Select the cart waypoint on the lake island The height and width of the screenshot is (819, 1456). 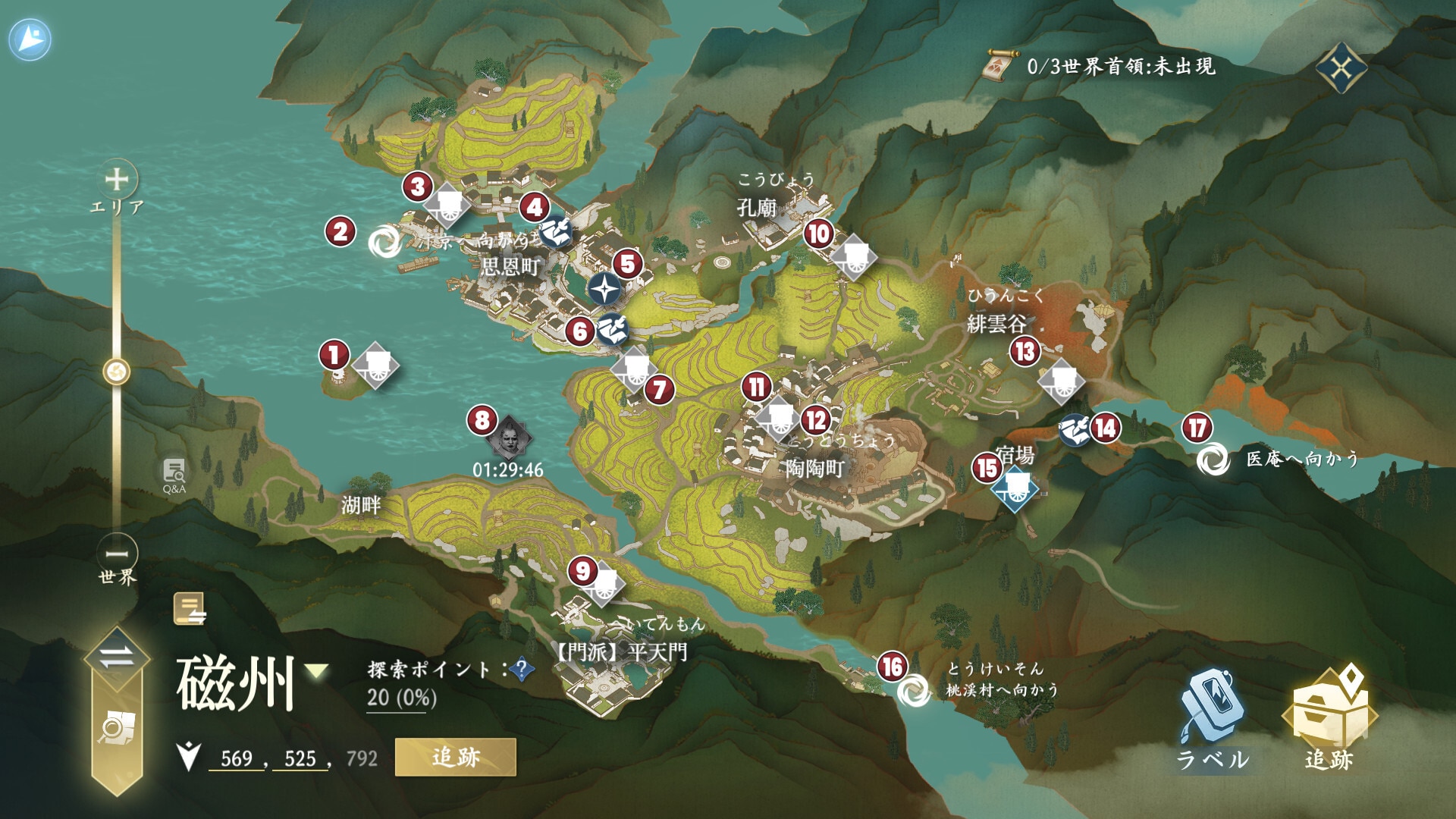(375, 366)
